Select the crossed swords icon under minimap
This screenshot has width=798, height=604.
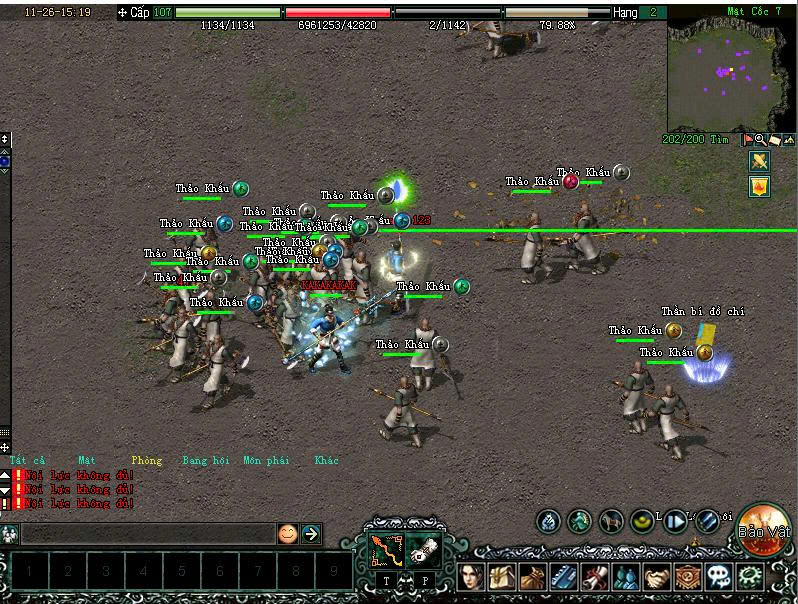click(759, 161)
